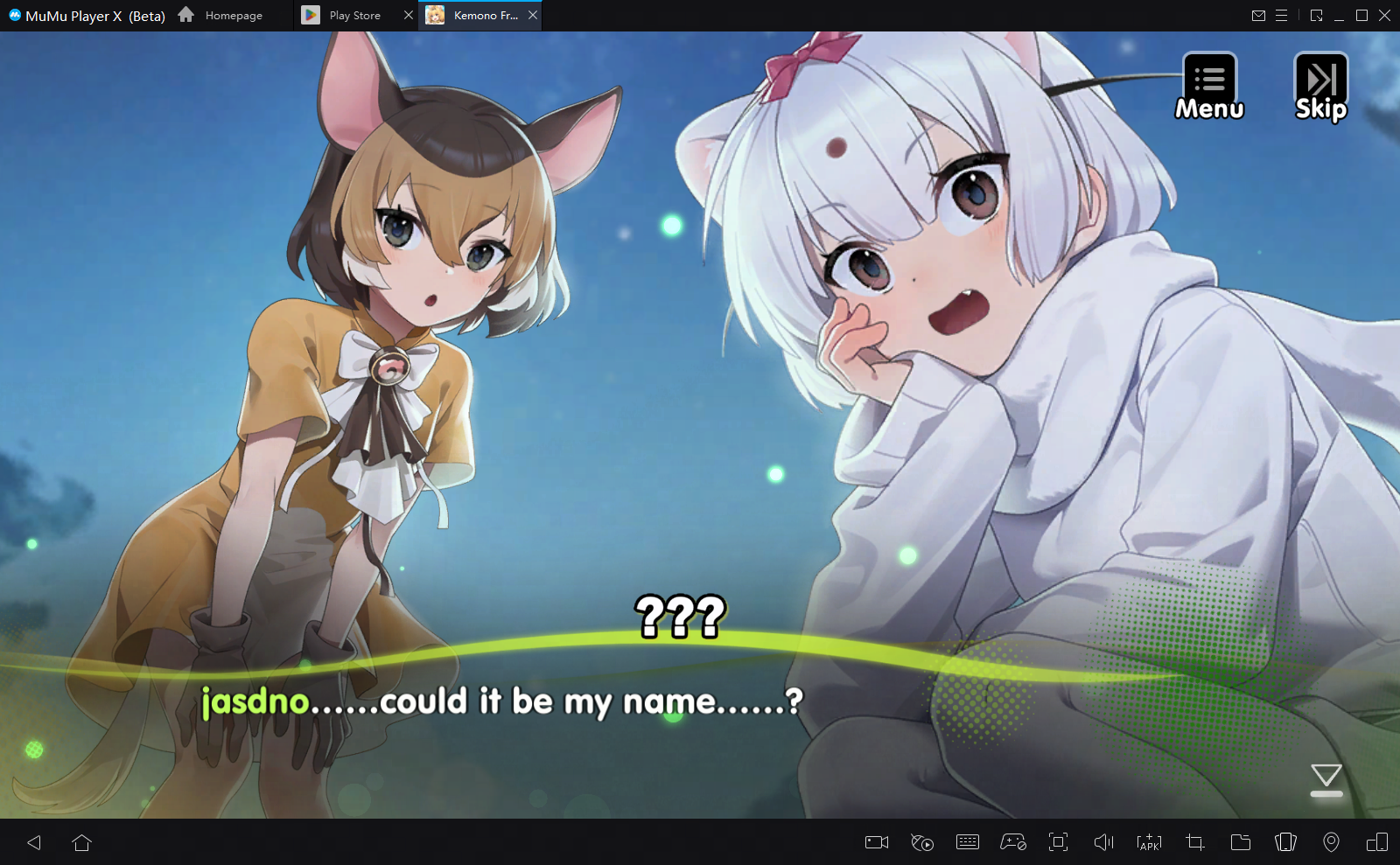Open the operation recording tool

click(922, 842)
